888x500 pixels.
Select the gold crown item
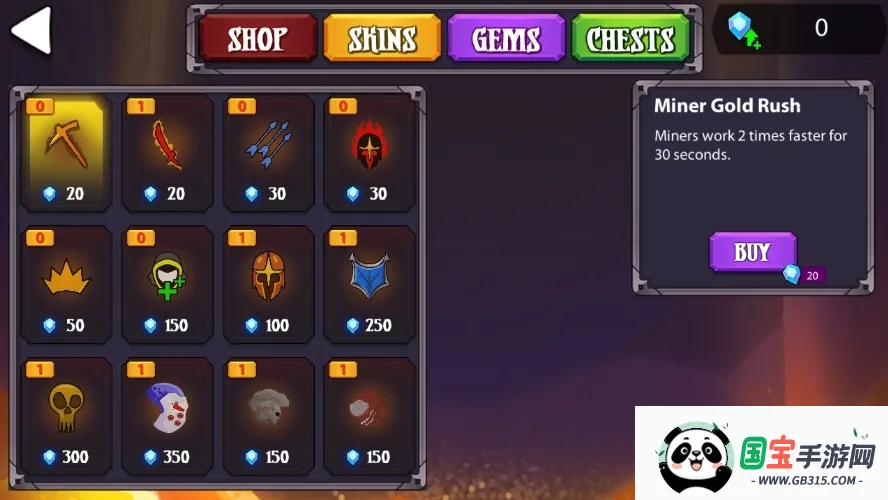coord(65,285)
